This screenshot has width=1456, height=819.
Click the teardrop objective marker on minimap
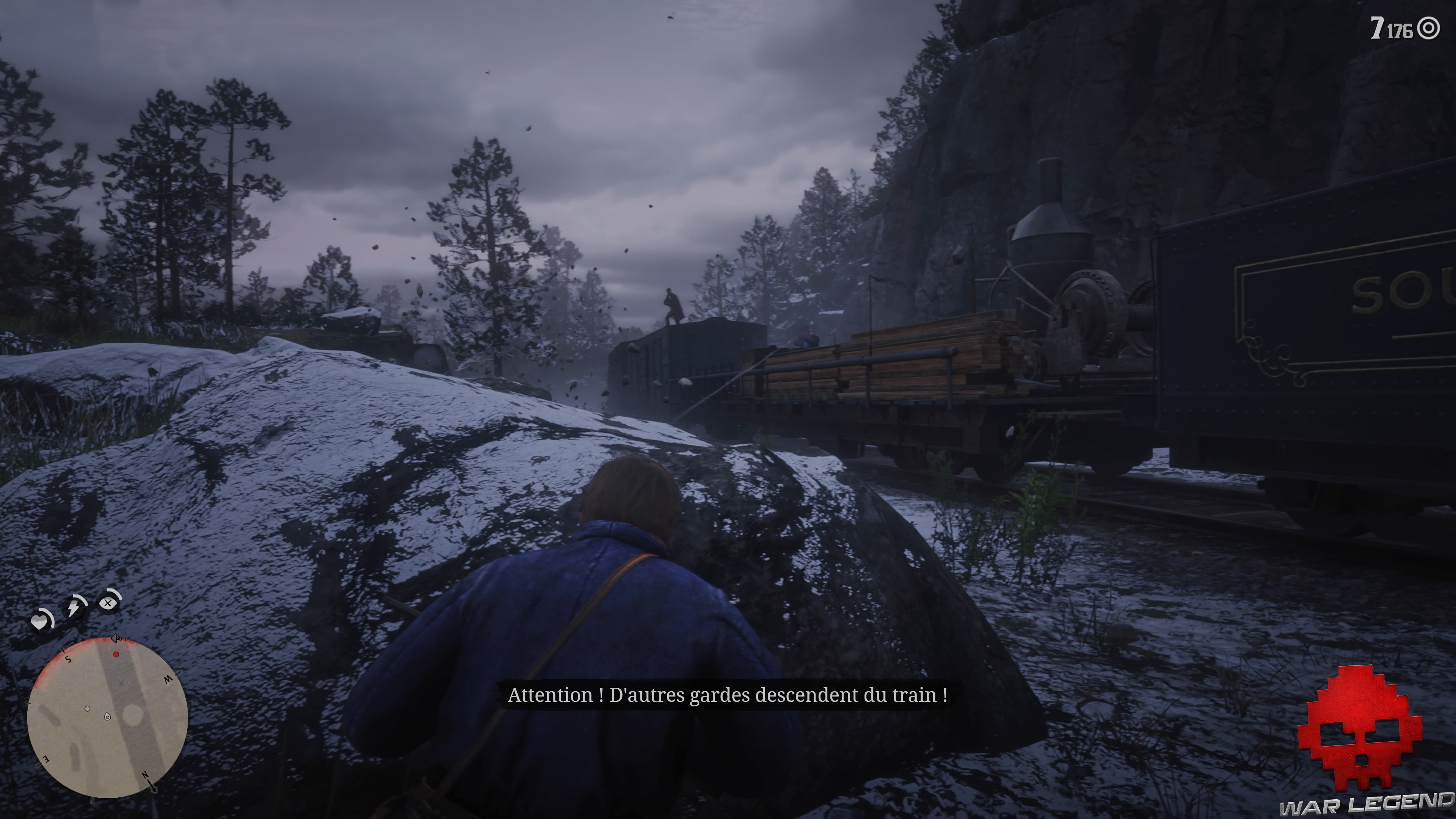coord(107,717)
